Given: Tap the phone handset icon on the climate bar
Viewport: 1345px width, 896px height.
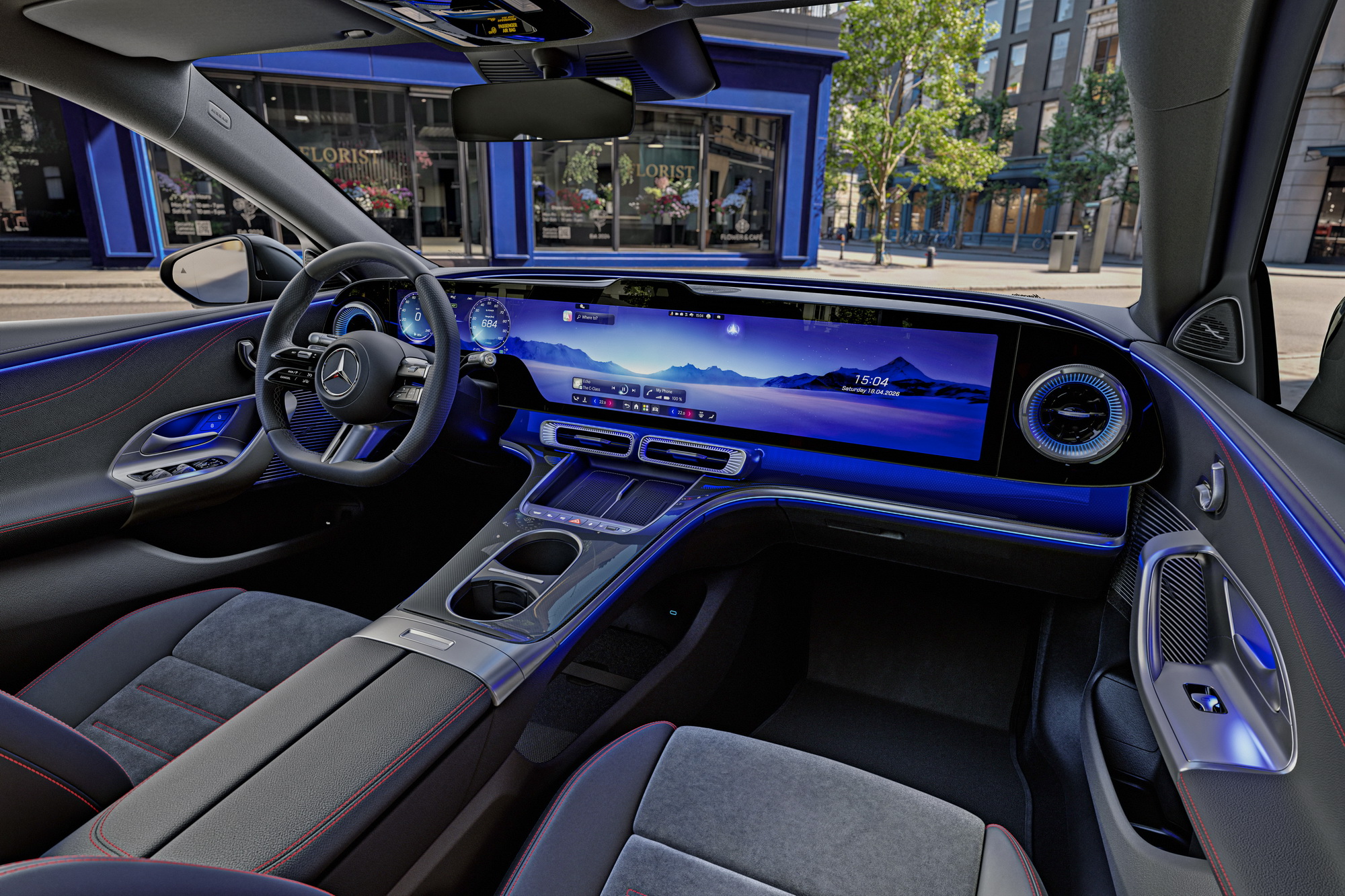Looking at the screenshot, I should coord(576,399).
